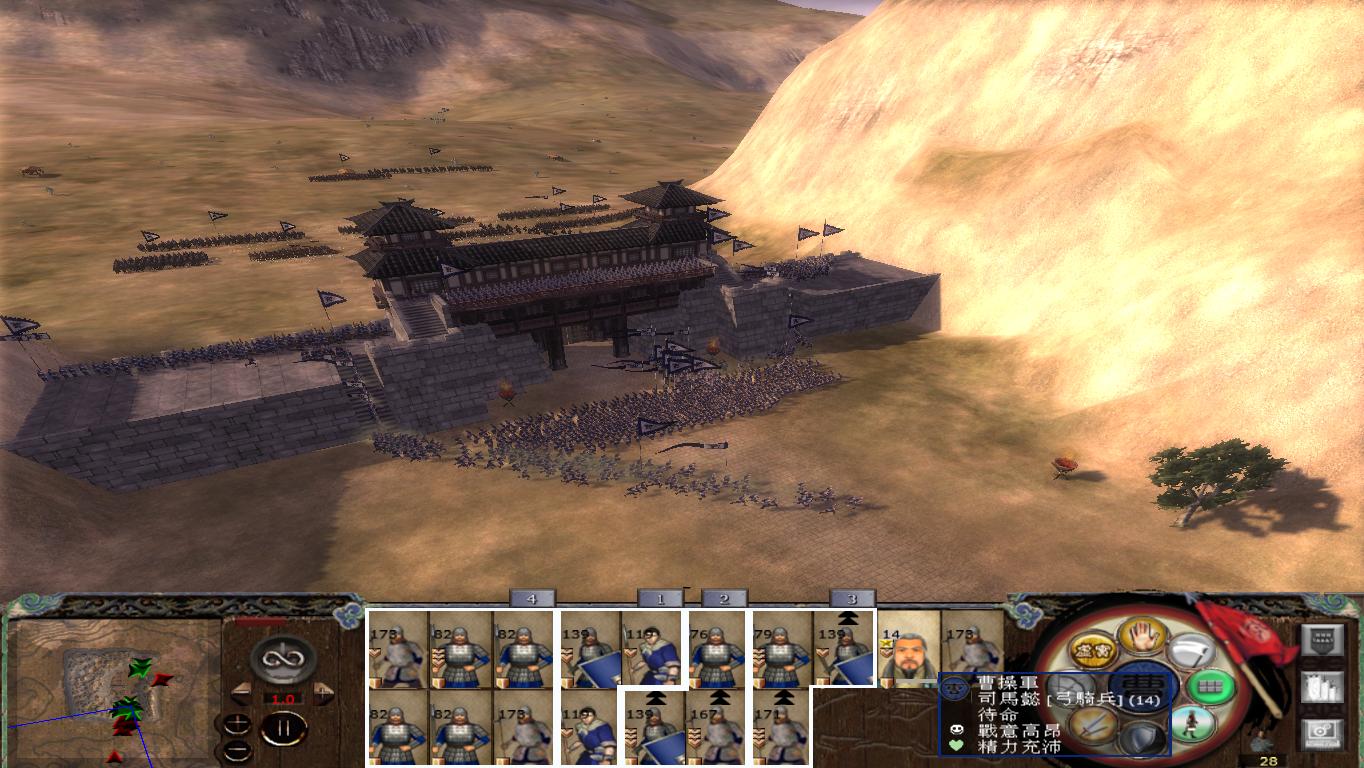Toggle the unlimited time infinity icon
Viewport: 1364px width, 768px height.
283,659
